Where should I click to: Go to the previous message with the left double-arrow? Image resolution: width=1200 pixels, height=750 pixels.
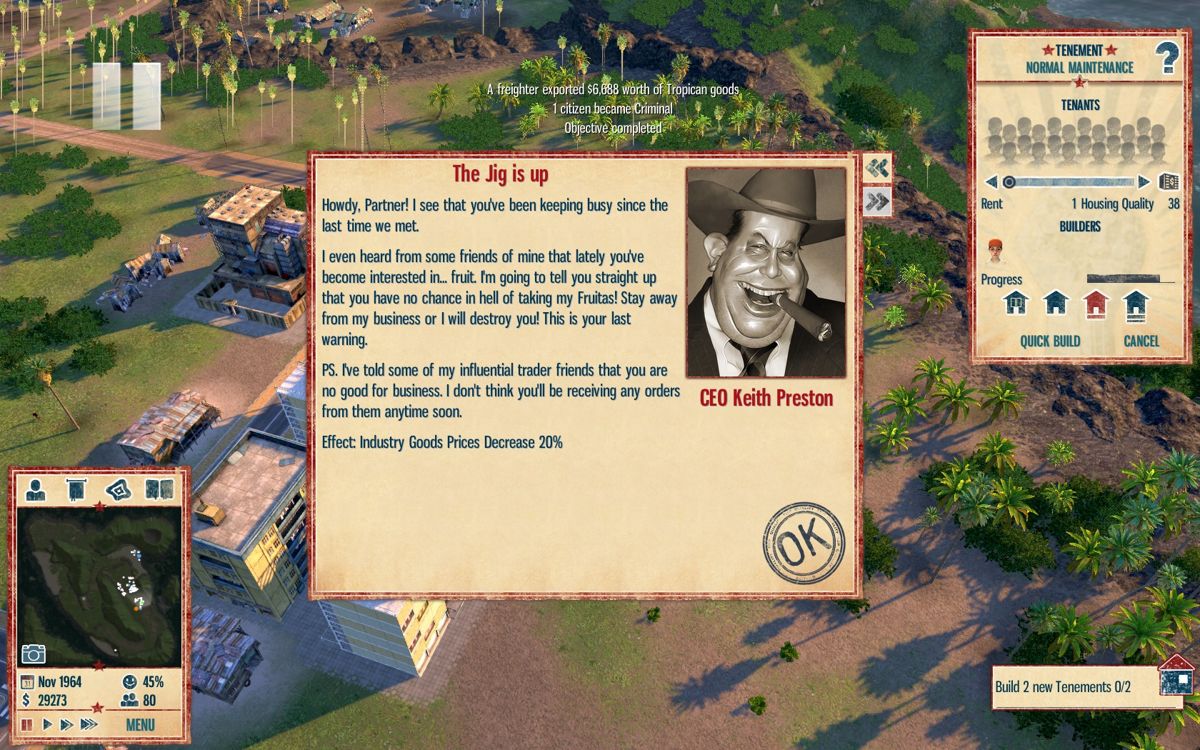point(877,168)
